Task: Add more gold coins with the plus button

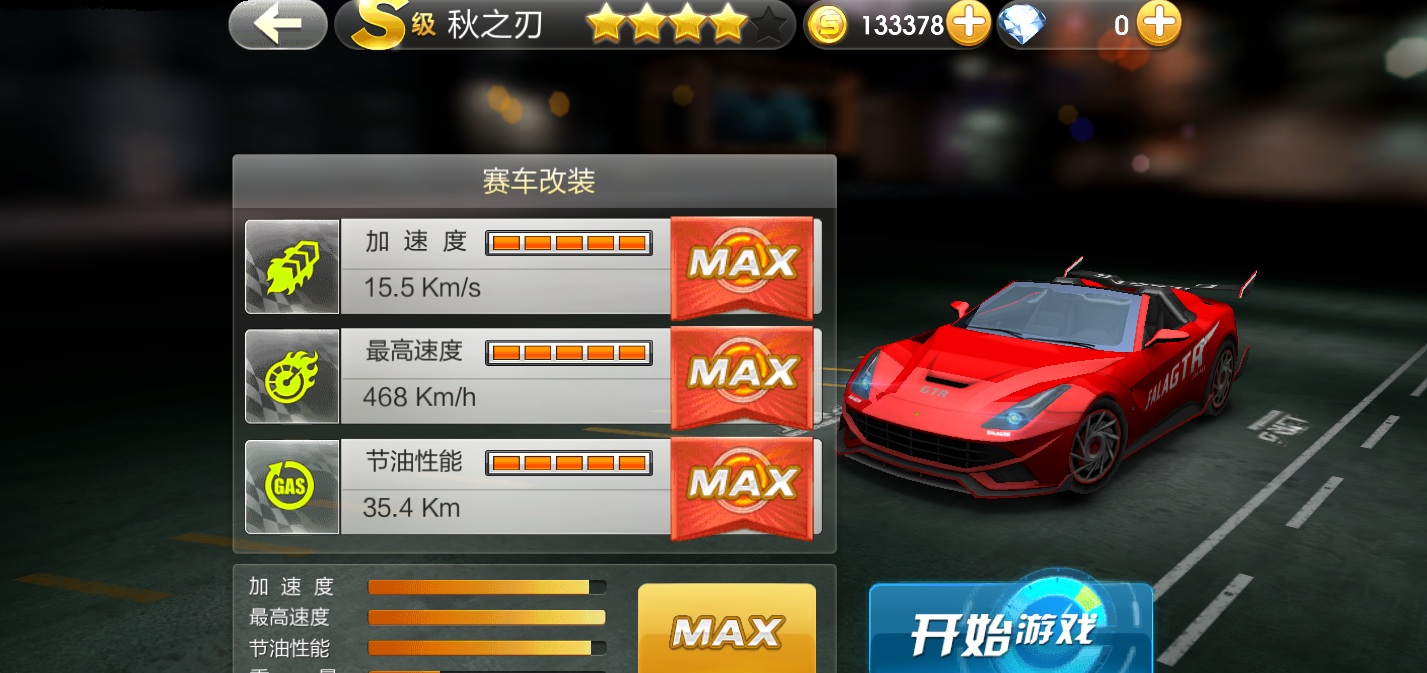Action: pos(968,24)
